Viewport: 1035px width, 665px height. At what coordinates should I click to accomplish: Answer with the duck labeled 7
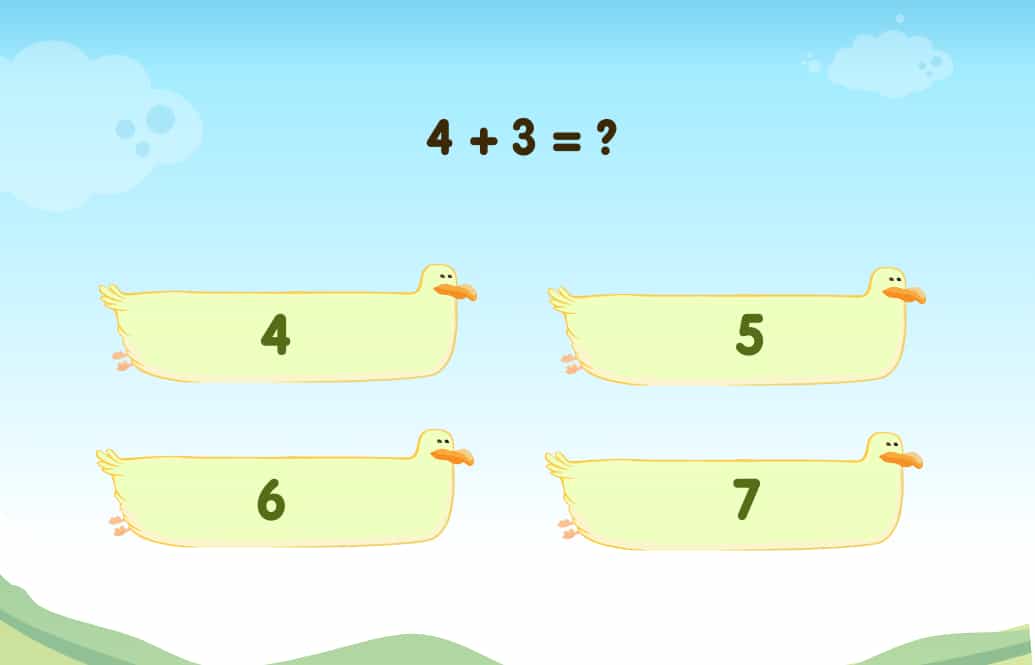coord(746,501)
